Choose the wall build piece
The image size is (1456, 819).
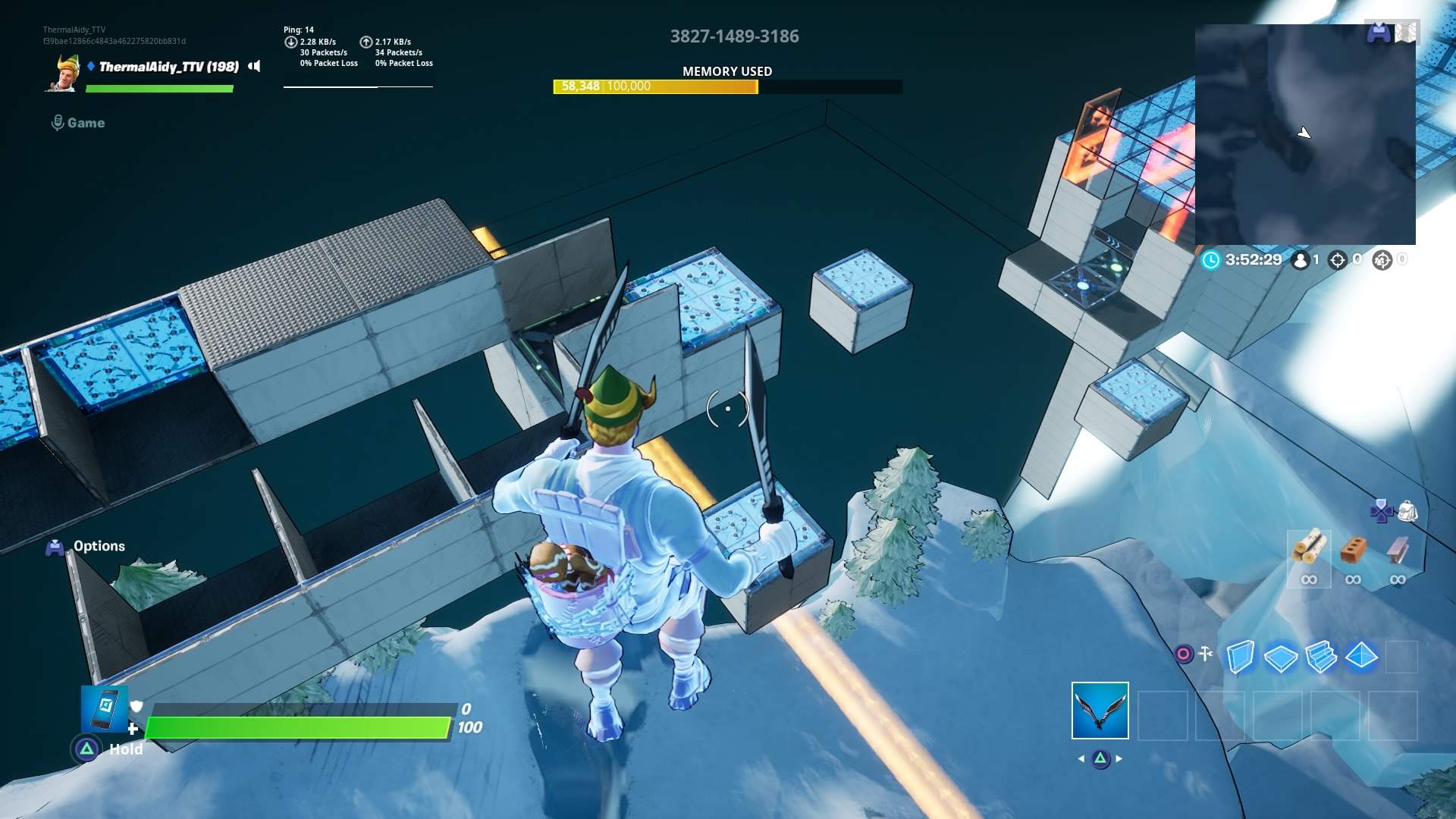(1240, 657)
